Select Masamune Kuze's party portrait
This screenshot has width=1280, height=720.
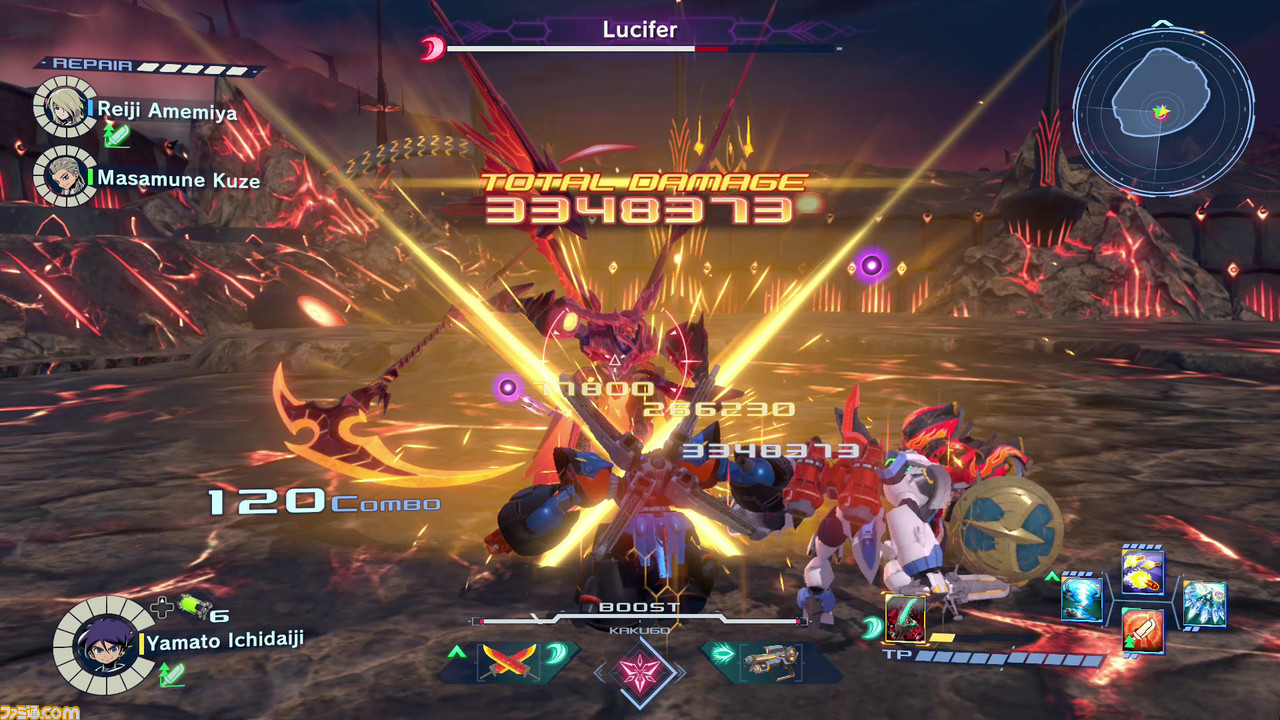point(64,176)
